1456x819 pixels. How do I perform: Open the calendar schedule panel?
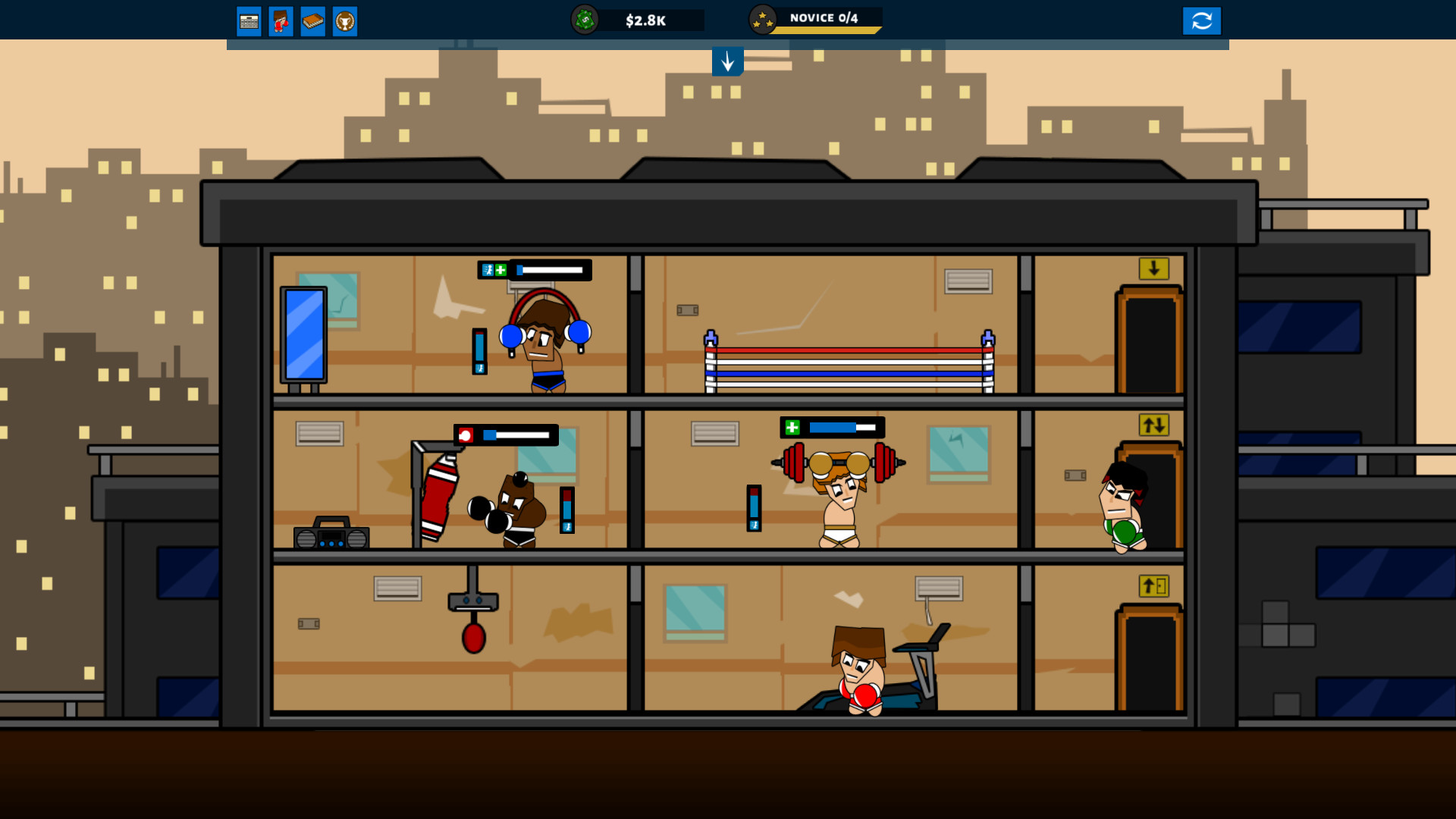[x=249, y=20]
